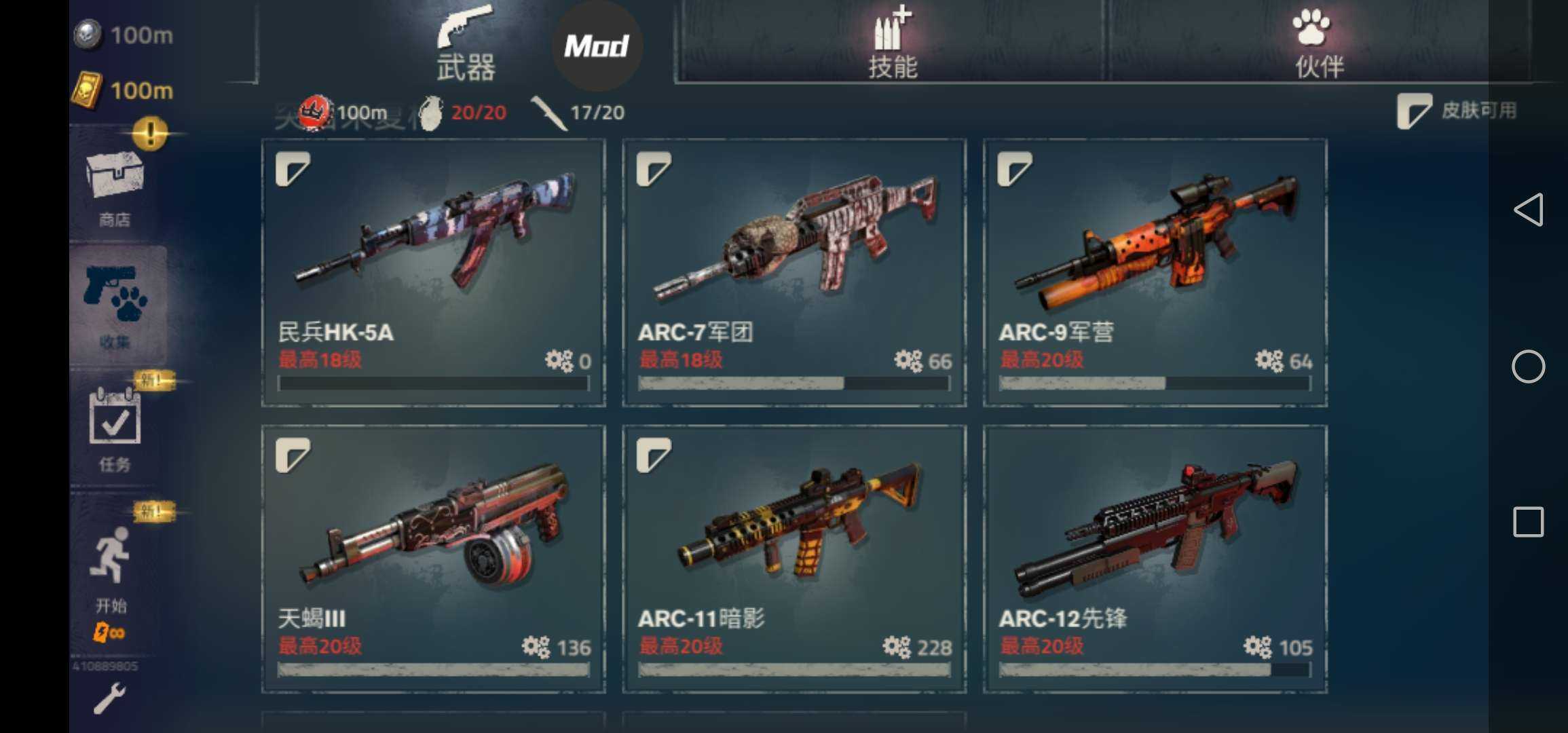Open the 任务 missions checklist
The width and height of the screenshot is (1568, 733).
coord(115,429)
